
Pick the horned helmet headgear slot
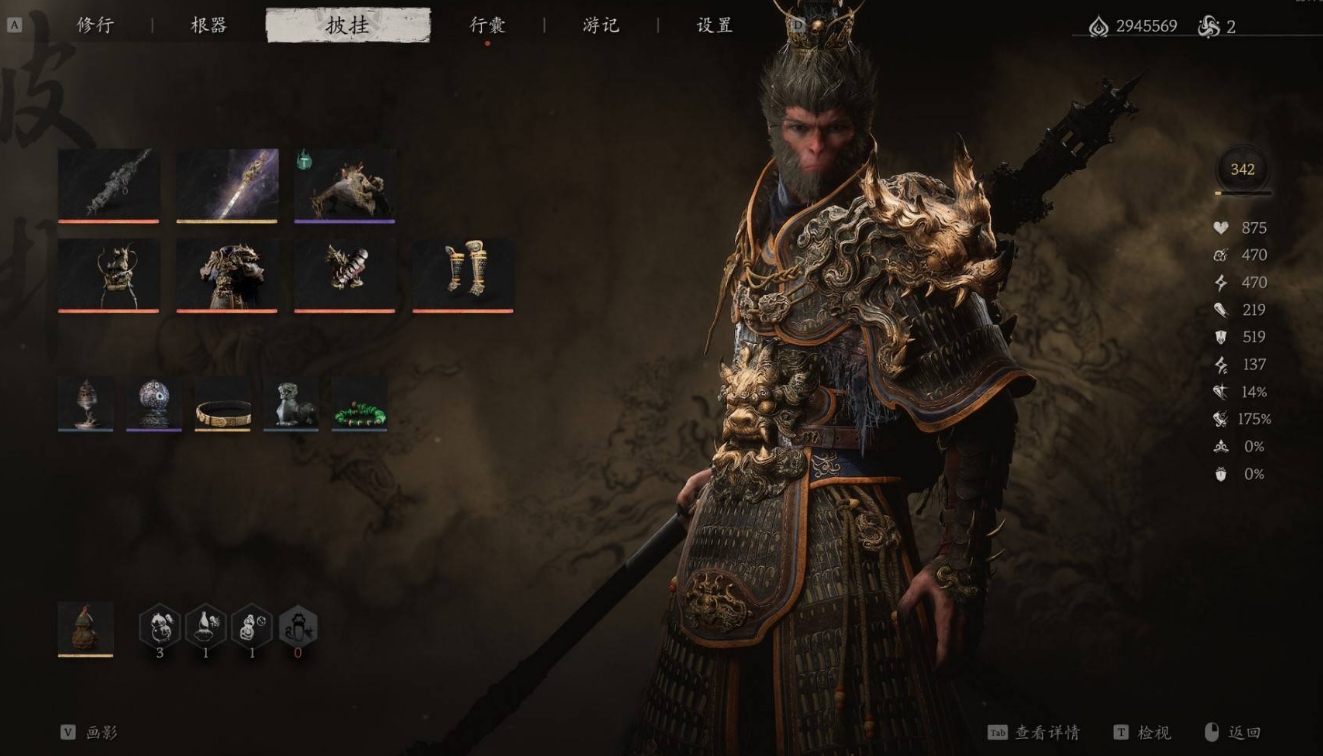coord(108,275)
